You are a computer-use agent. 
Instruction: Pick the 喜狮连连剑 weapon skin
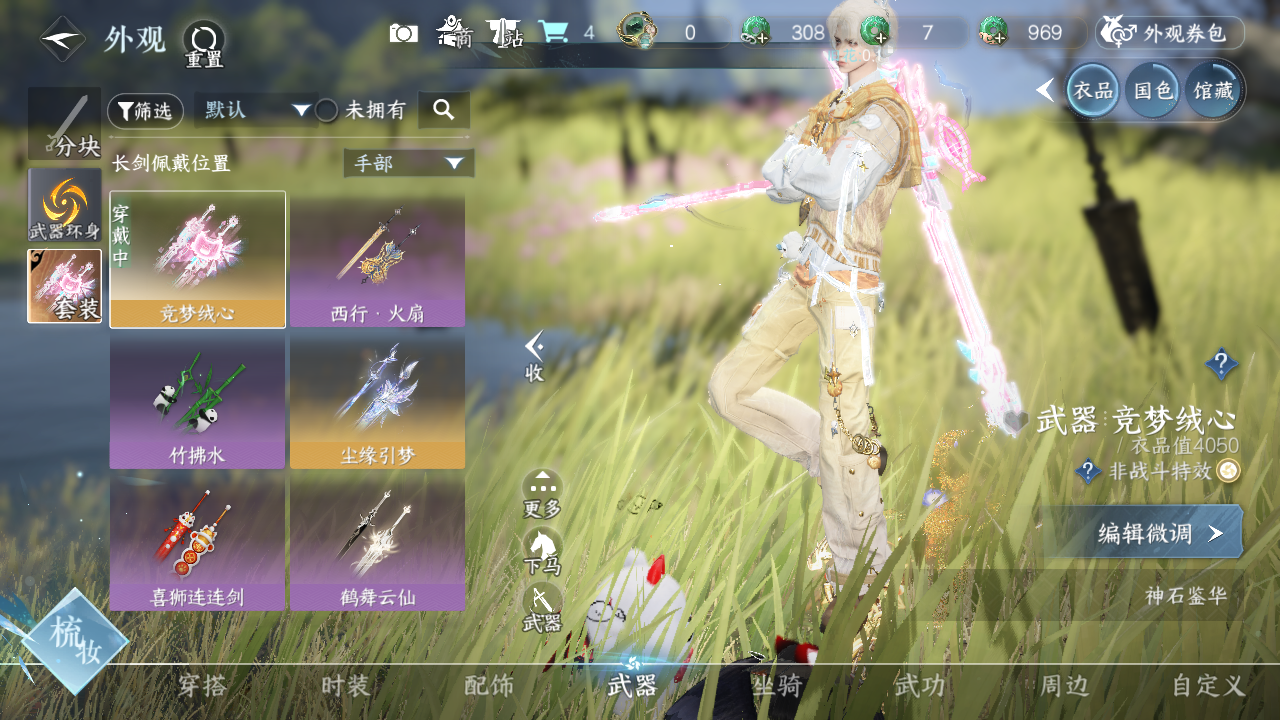click(x=197, y=543)
